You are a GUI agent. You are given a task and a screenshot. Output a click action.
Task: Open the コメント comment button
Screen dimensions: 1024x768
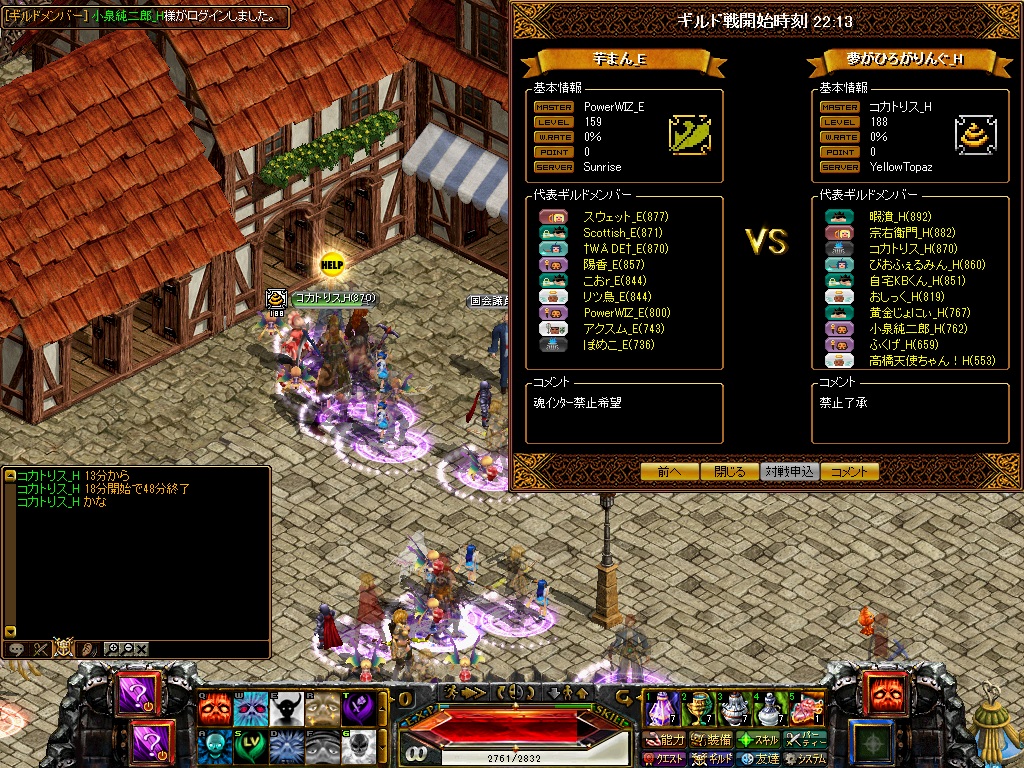849,472
